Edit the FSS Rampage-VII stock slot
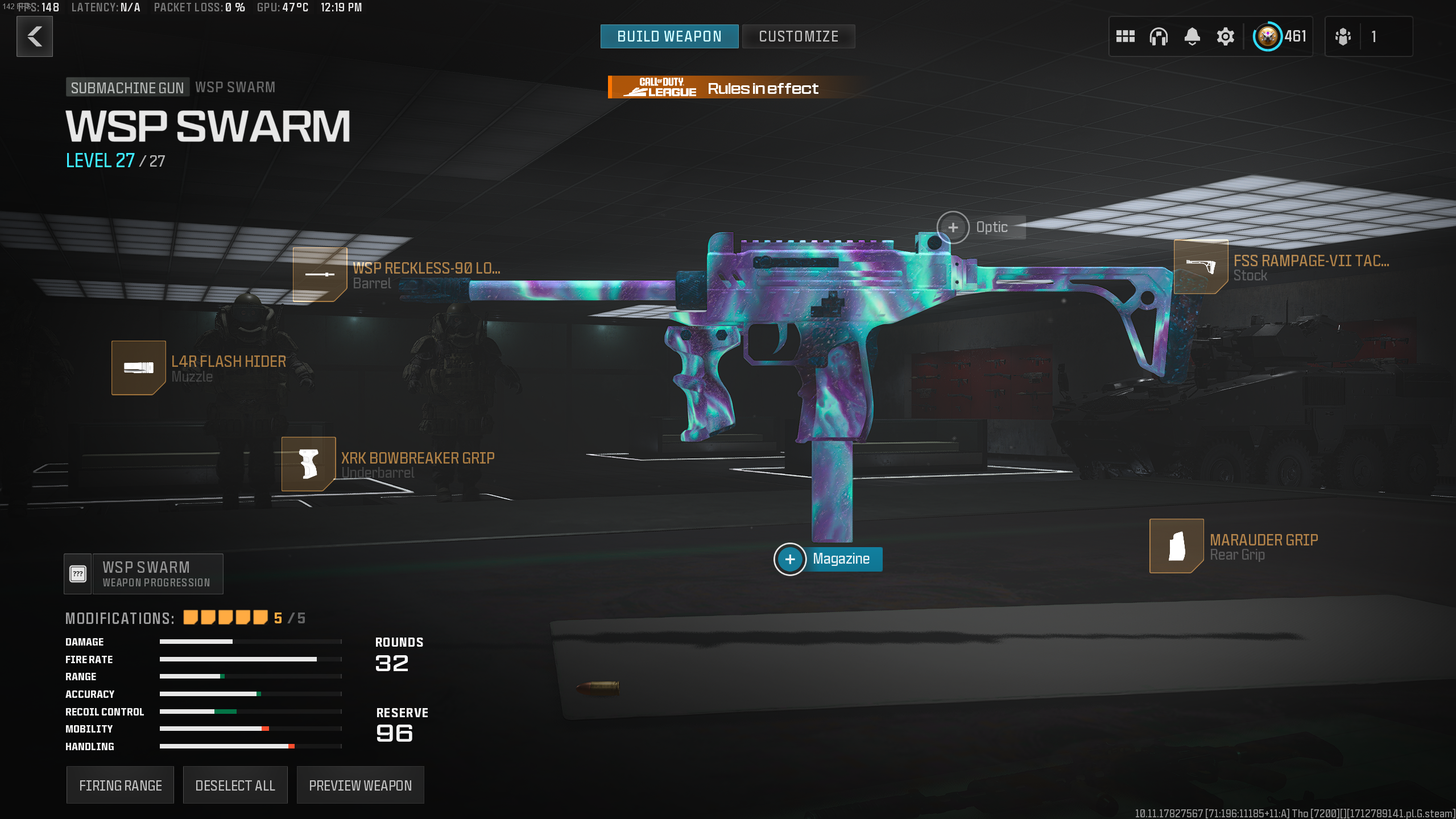The width and height of the screenshot is (1456, 819). [1201, 267]
